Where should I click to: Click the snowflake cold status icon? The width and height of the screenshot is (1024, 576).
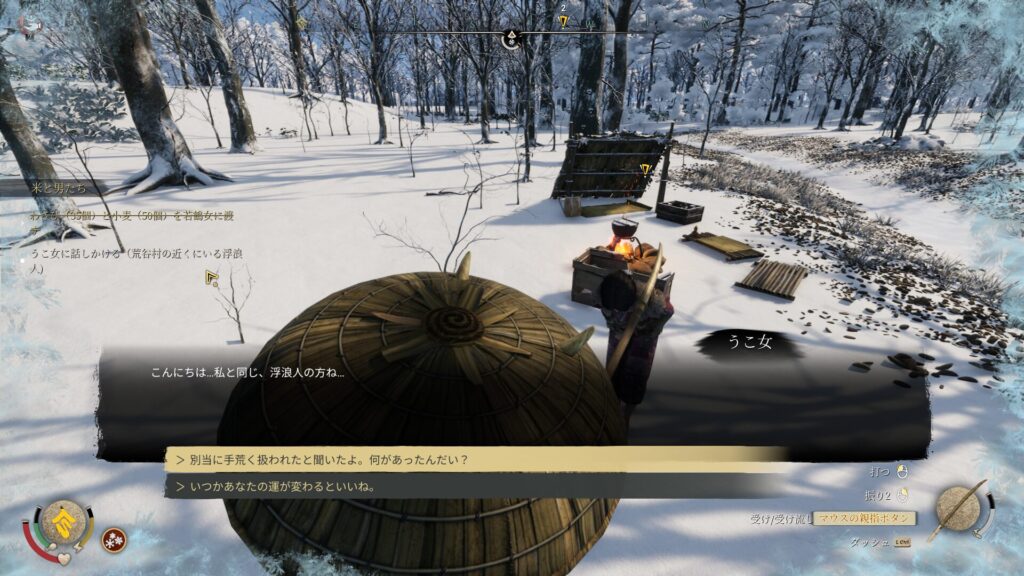point(114,540)
